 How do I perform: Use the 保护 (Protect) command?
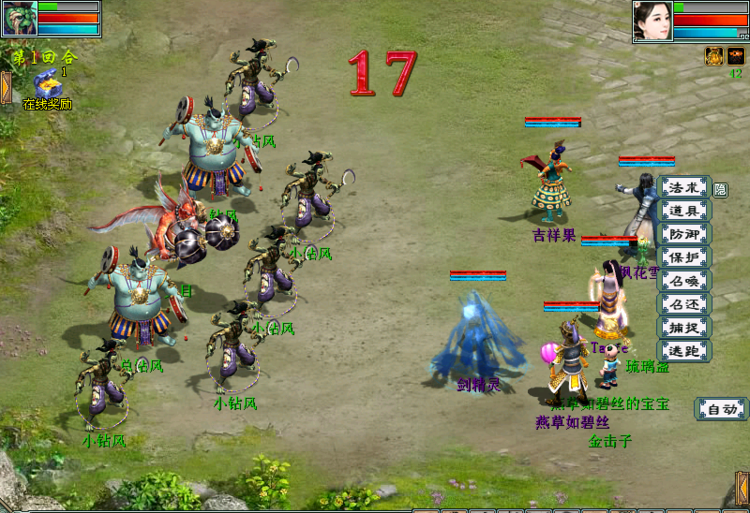(x=685, y=257)
